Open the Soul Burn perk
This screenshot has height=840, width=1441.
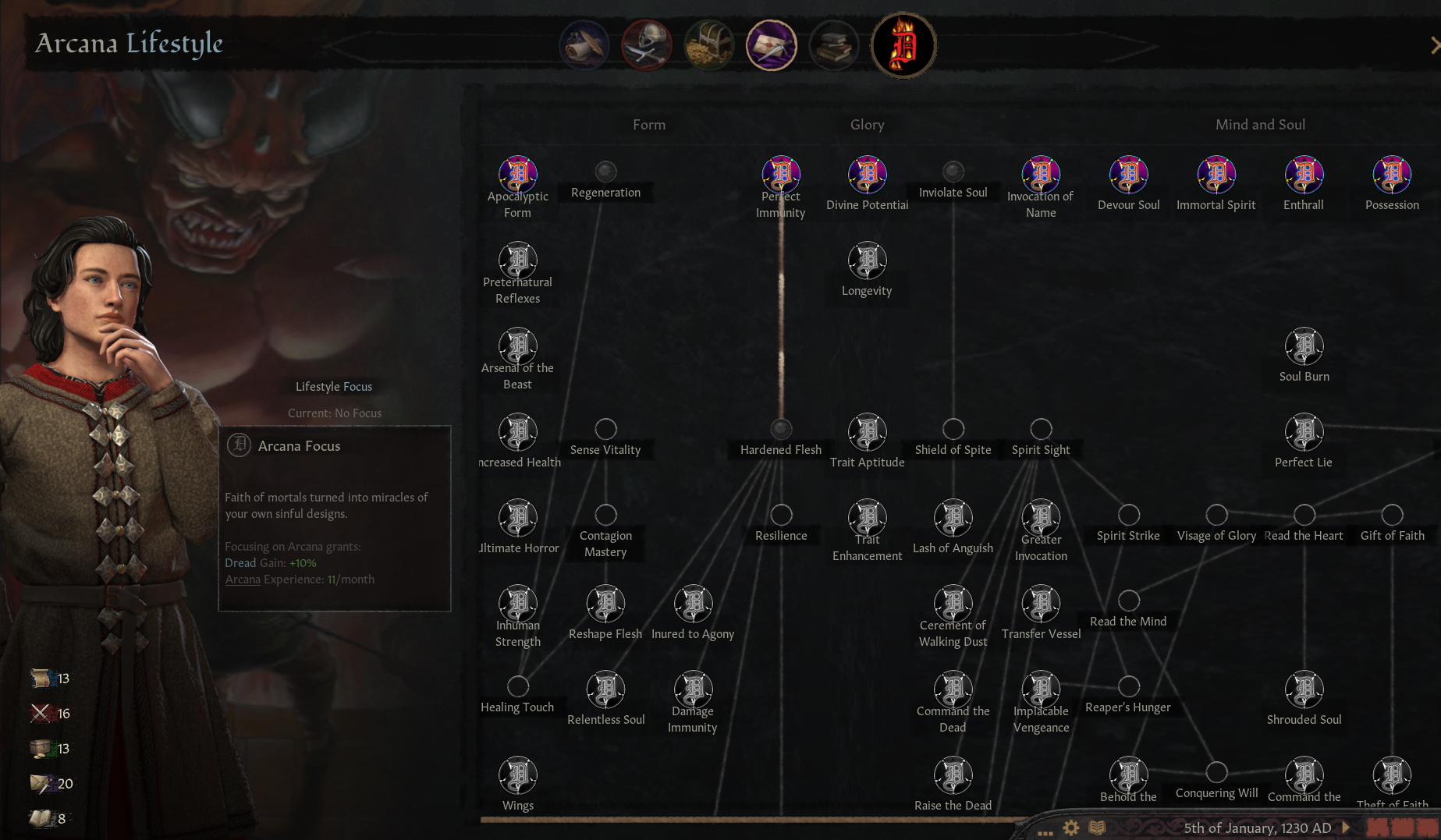(1304, 347)
